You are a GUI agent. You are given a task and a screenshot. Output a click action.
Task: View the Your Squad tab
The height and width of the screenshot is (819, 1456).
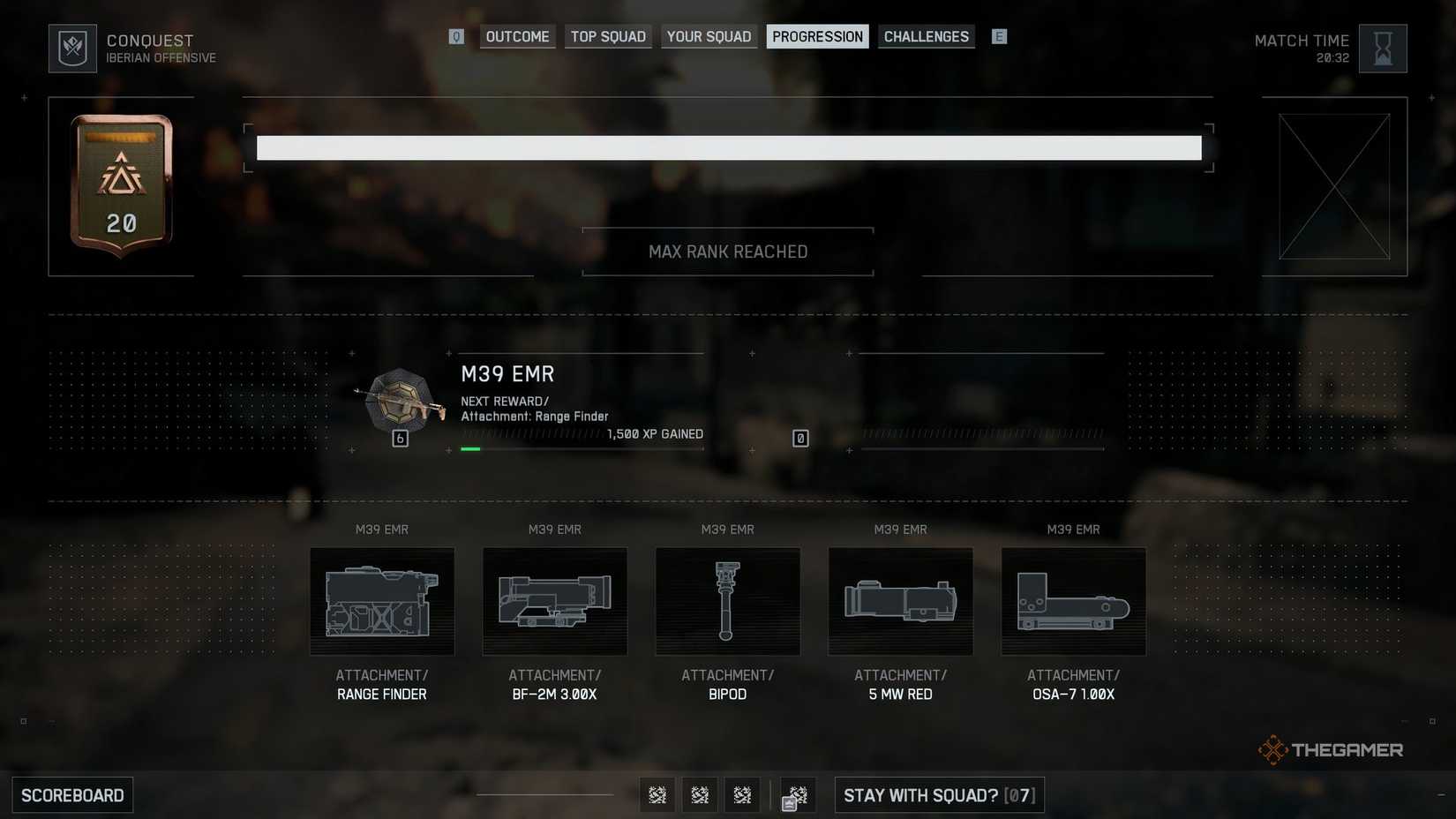tap(709, 36)
